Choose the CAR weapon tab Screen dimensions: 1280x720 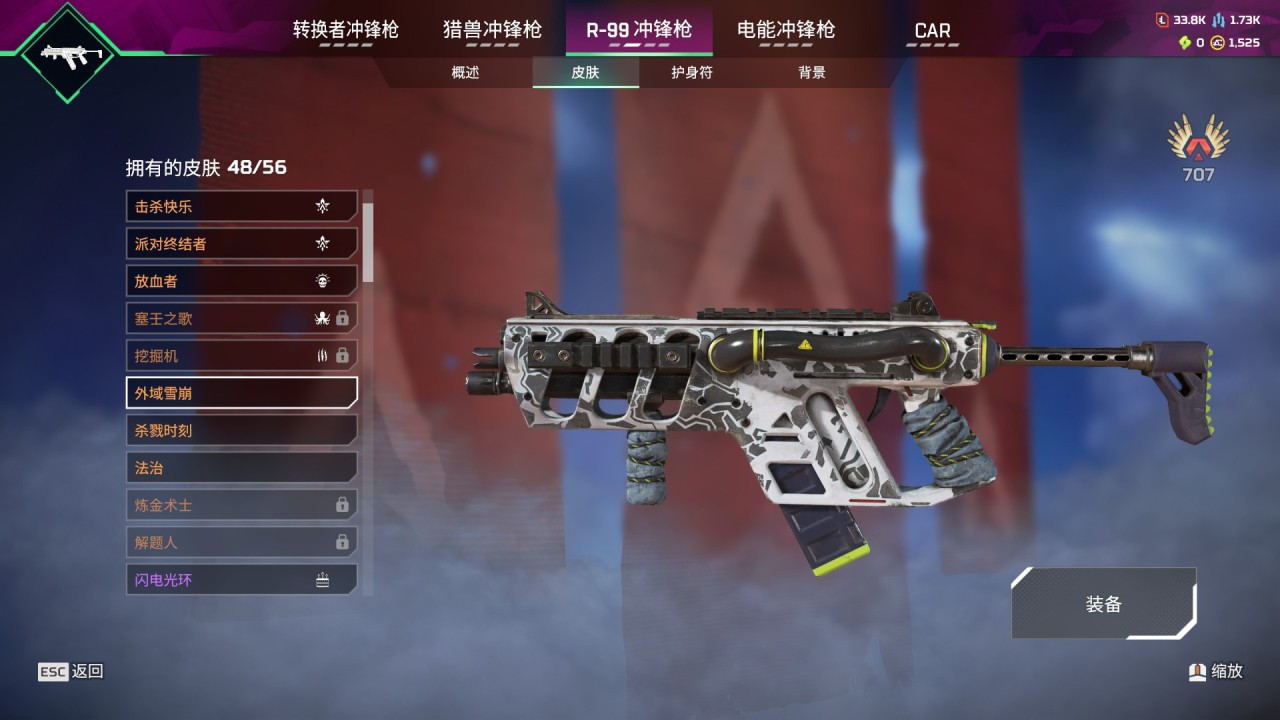pyautogui.click(x=932, y=31)
